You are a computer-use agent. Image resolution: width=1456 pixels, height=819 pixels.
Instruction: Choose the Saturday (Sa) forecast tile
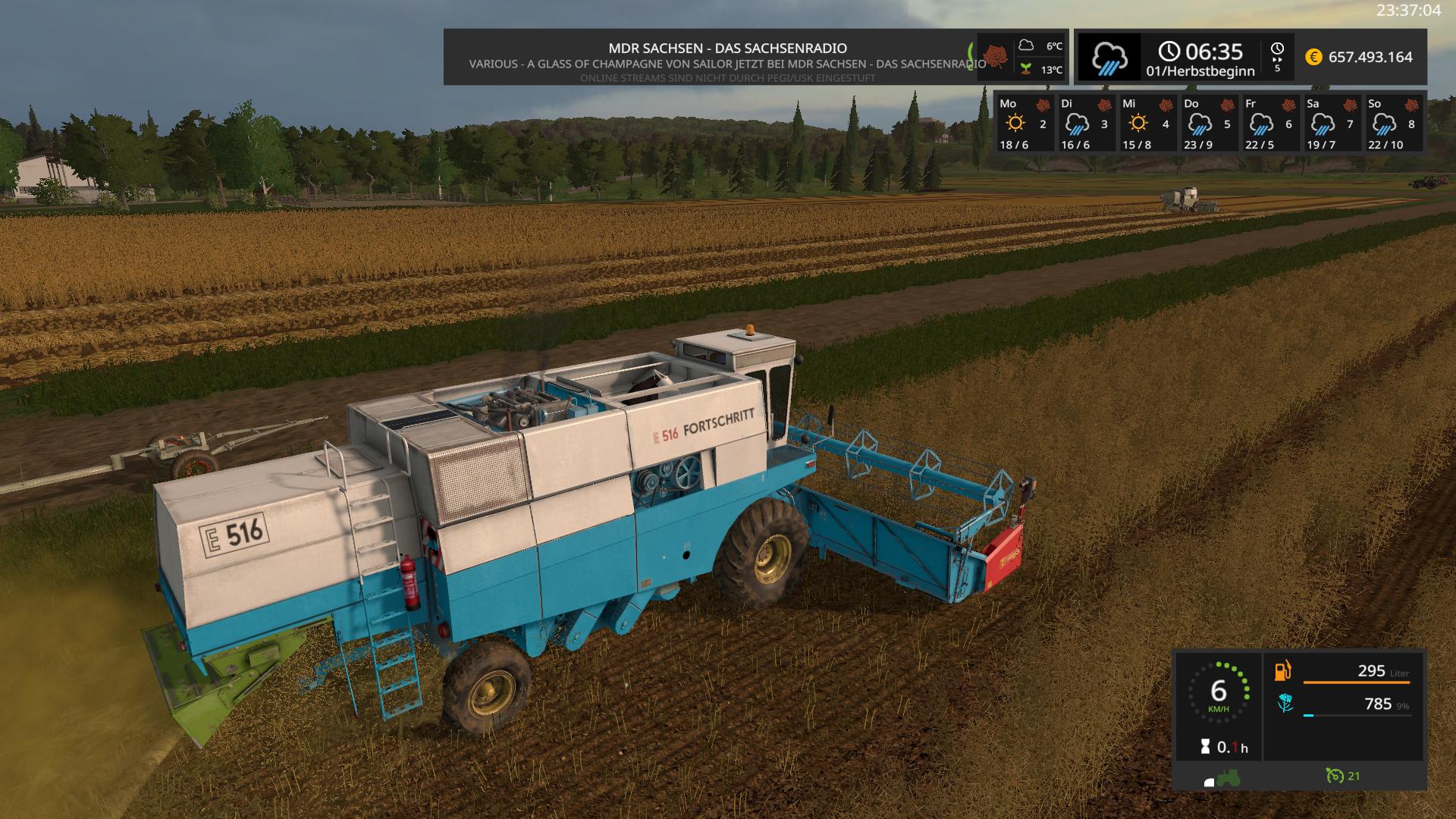(1332, 123)
